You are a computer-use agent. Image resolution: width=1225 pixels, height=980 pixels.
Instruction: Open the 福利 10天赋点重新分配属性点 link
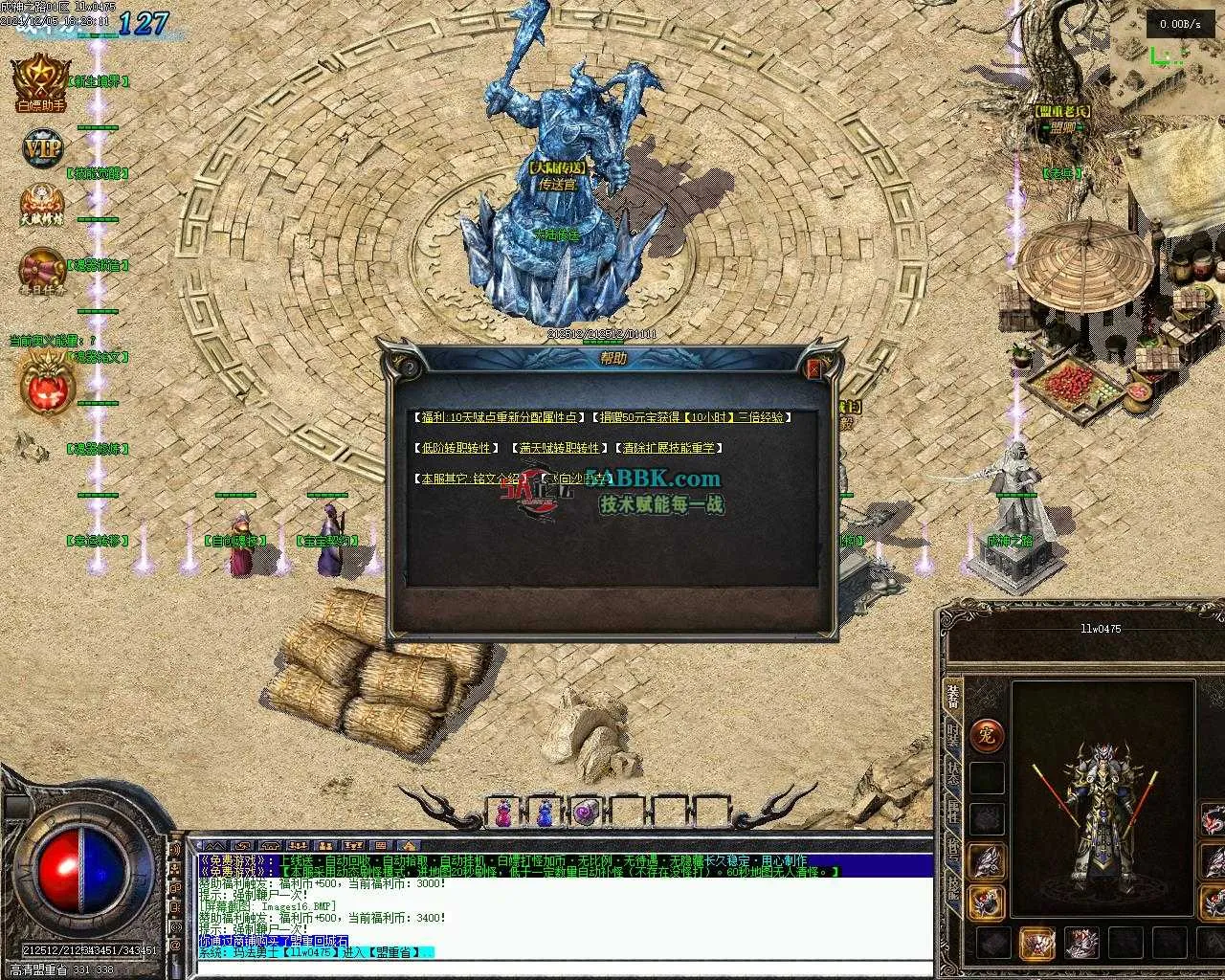click(498, 417)
